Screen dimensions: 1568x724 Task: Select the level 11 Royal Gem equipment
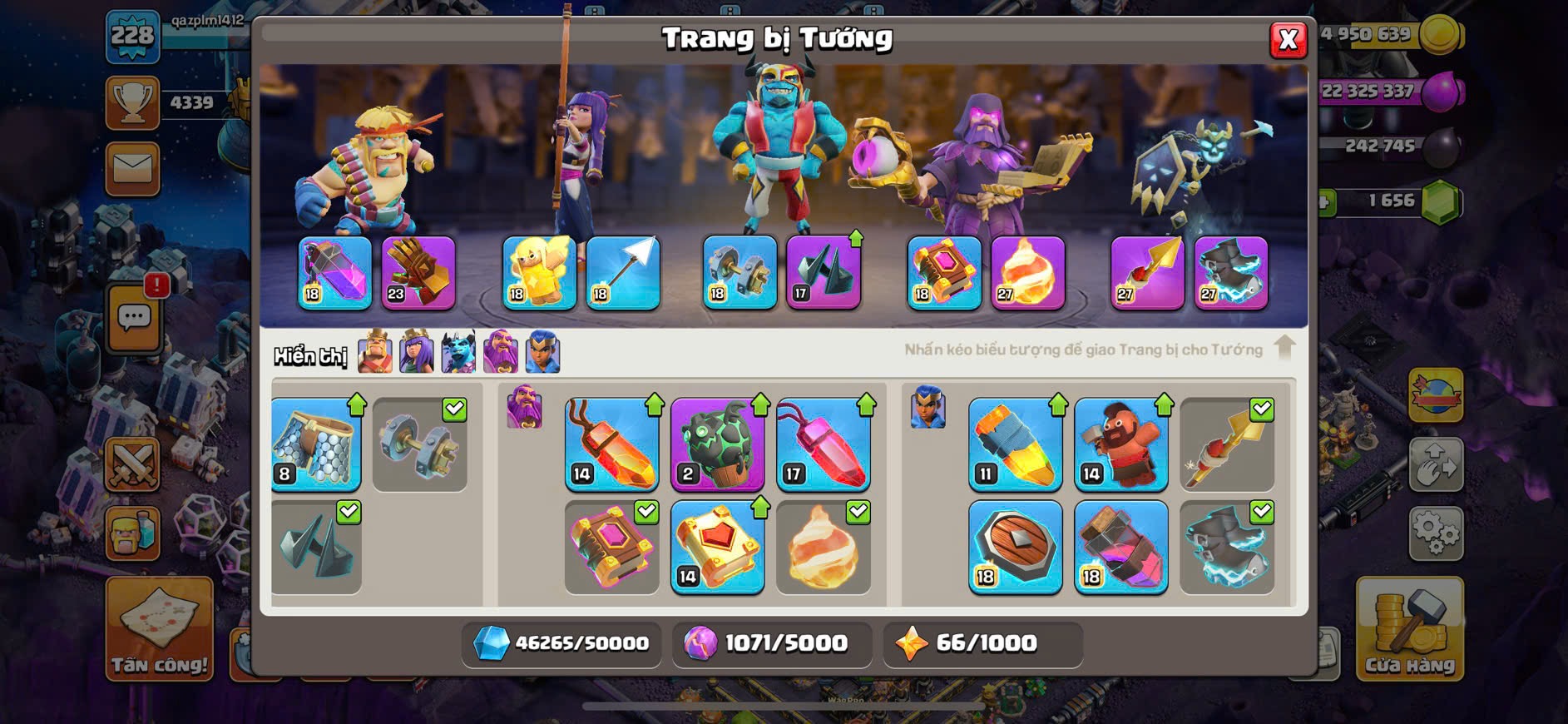click(x=1016, y=444)
